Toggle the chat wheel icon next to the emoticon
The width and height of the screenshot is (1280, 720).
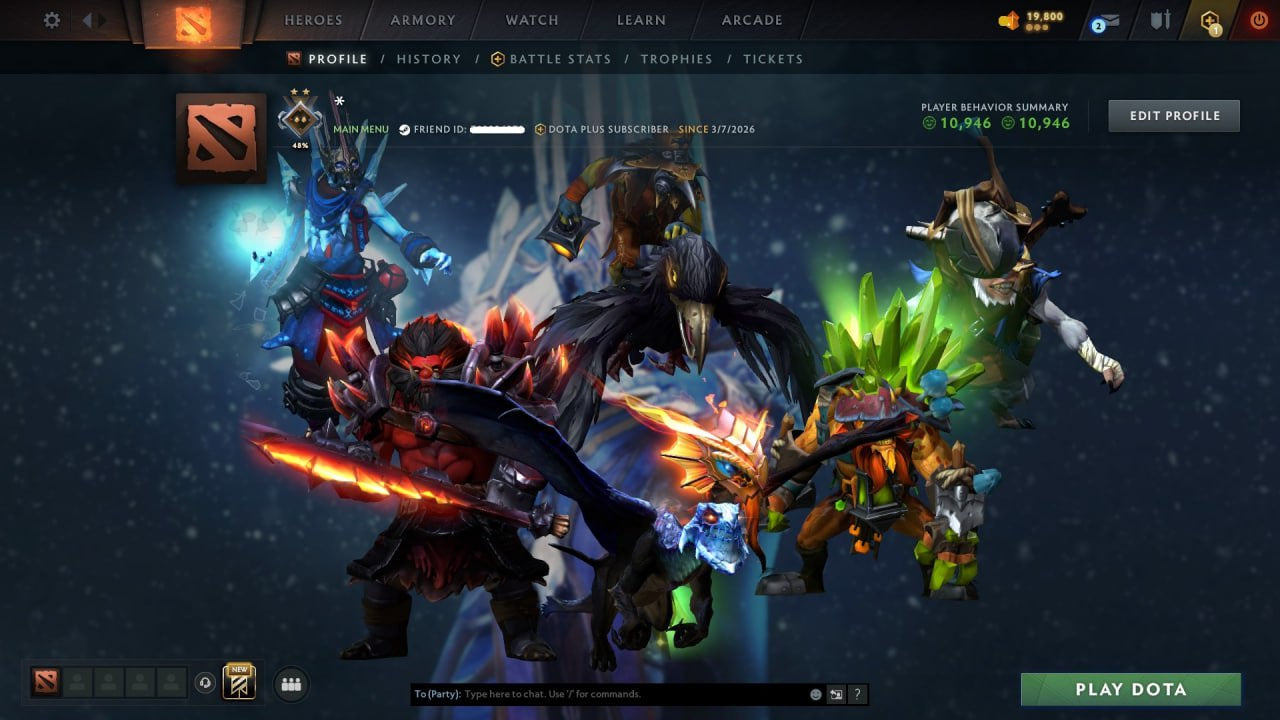click(x=836, y=693)
